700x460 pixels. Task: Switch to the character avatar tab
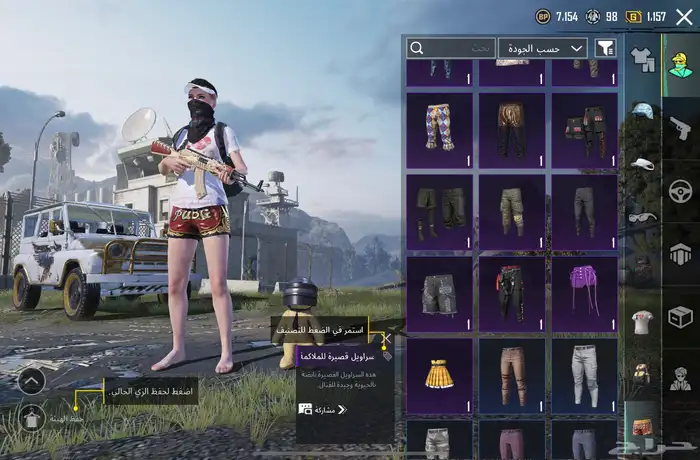tap(680, 61)
